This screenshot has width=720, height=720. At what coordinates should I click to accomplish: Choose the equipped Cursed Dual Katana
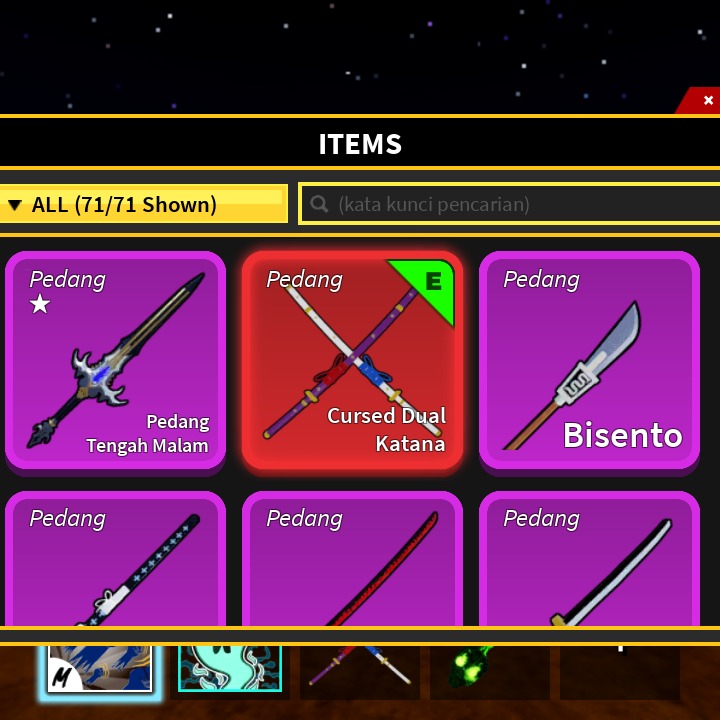click(352, 360)
